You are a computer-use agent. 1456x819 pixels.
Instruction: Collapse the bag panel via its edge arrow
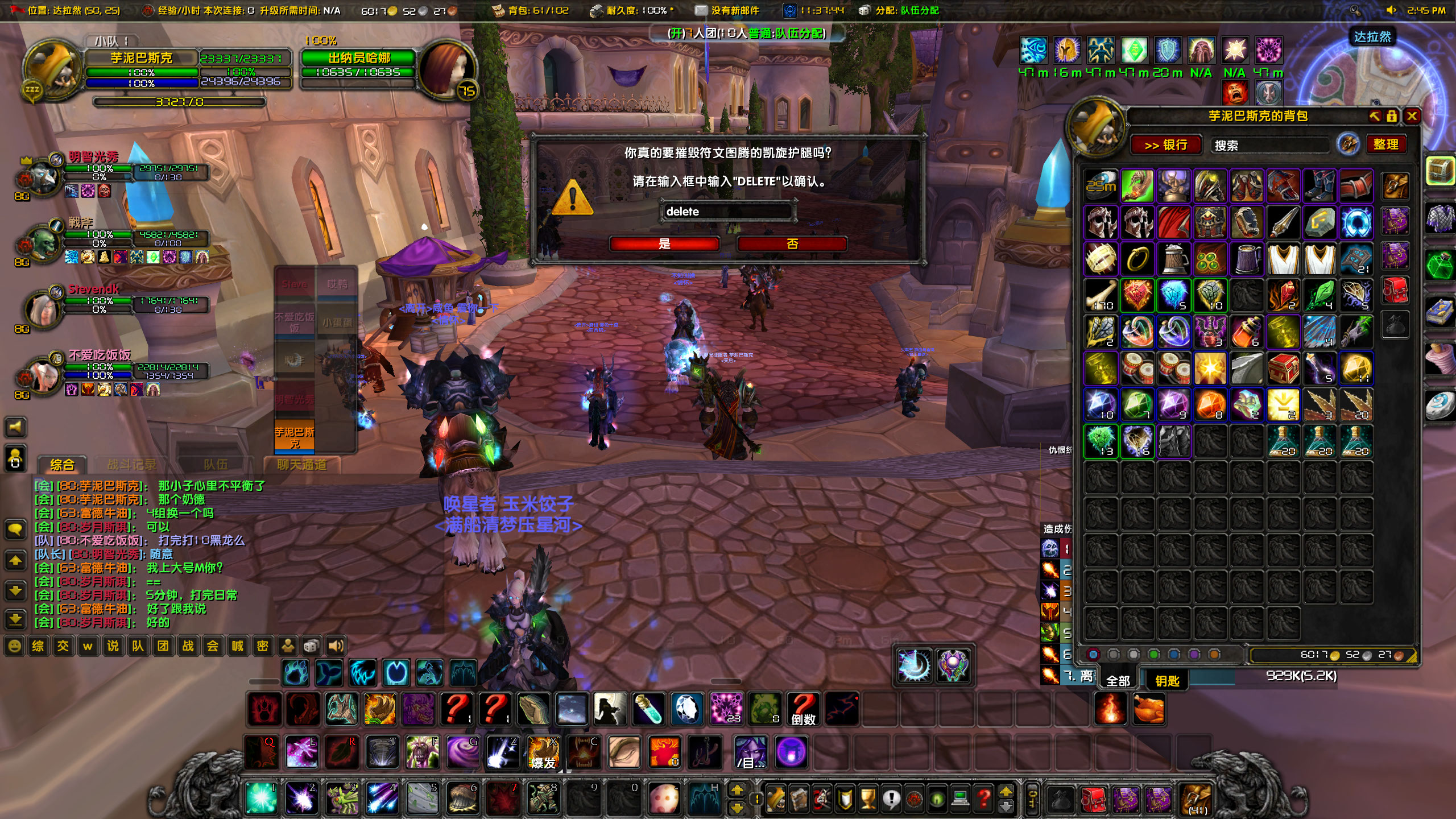[x=1374, y=116]
